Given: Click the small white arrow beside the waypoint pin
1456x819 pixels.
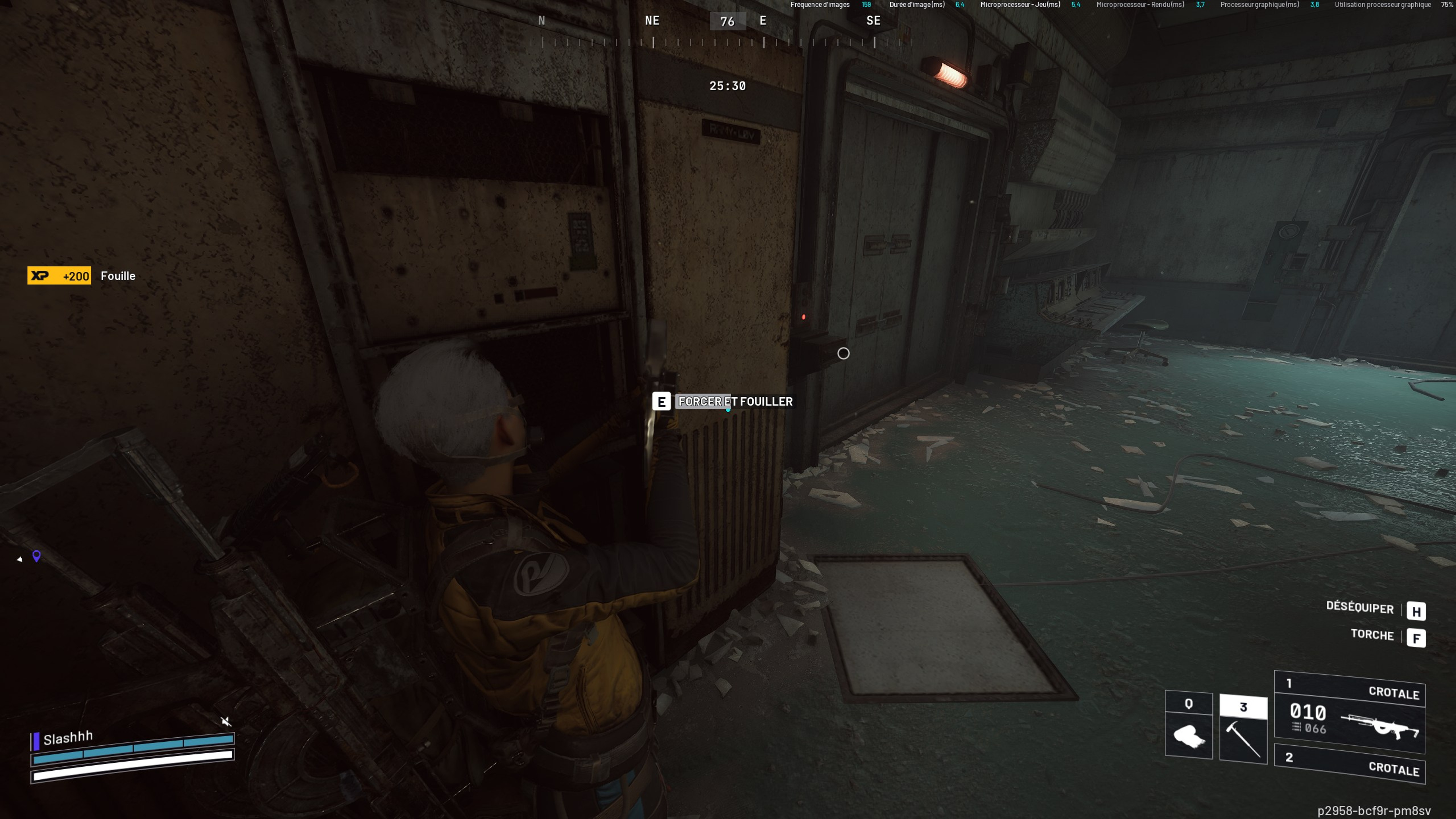Looking at the screenshot, I should click(x=20, y=559).
